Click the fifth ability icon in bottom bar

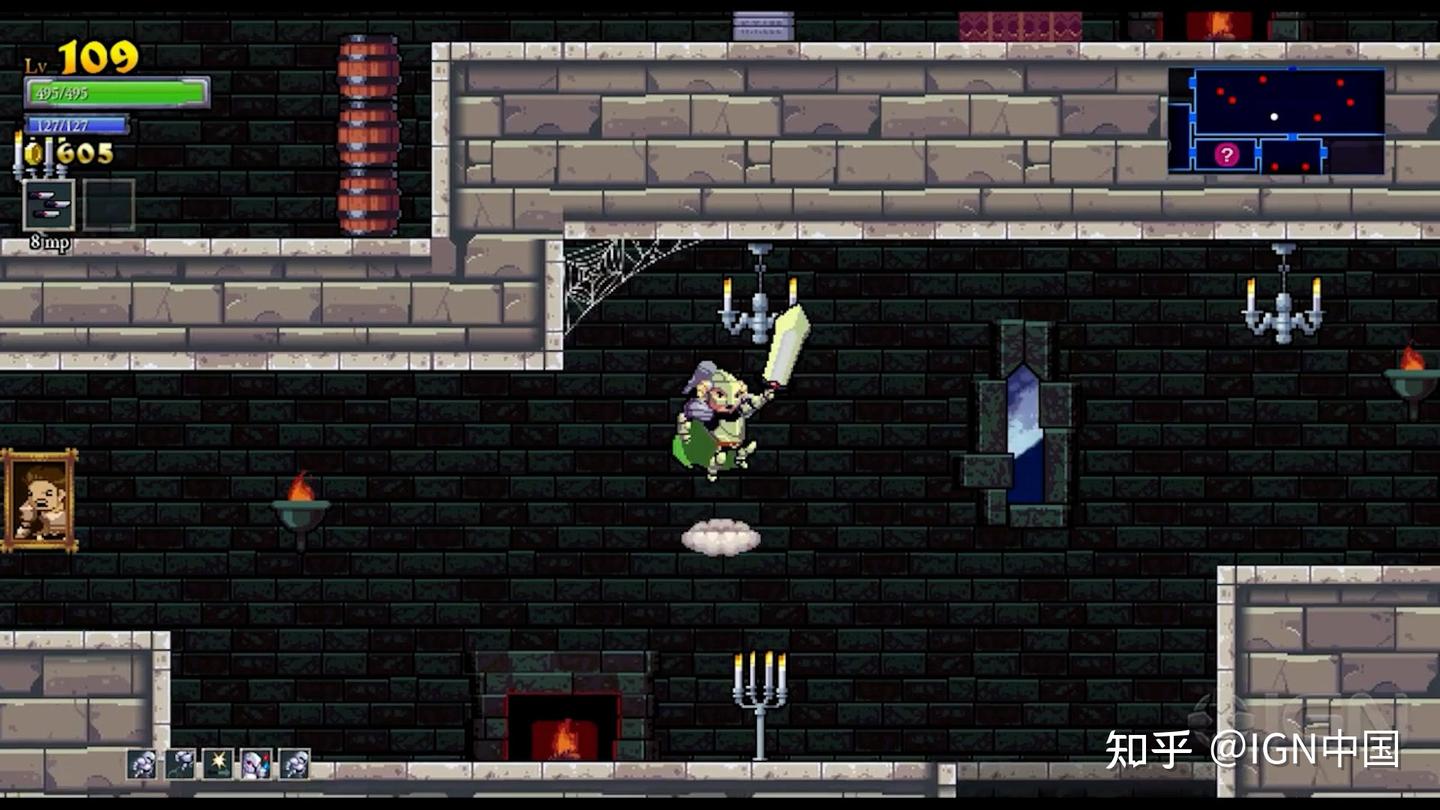tap(293, 765)
